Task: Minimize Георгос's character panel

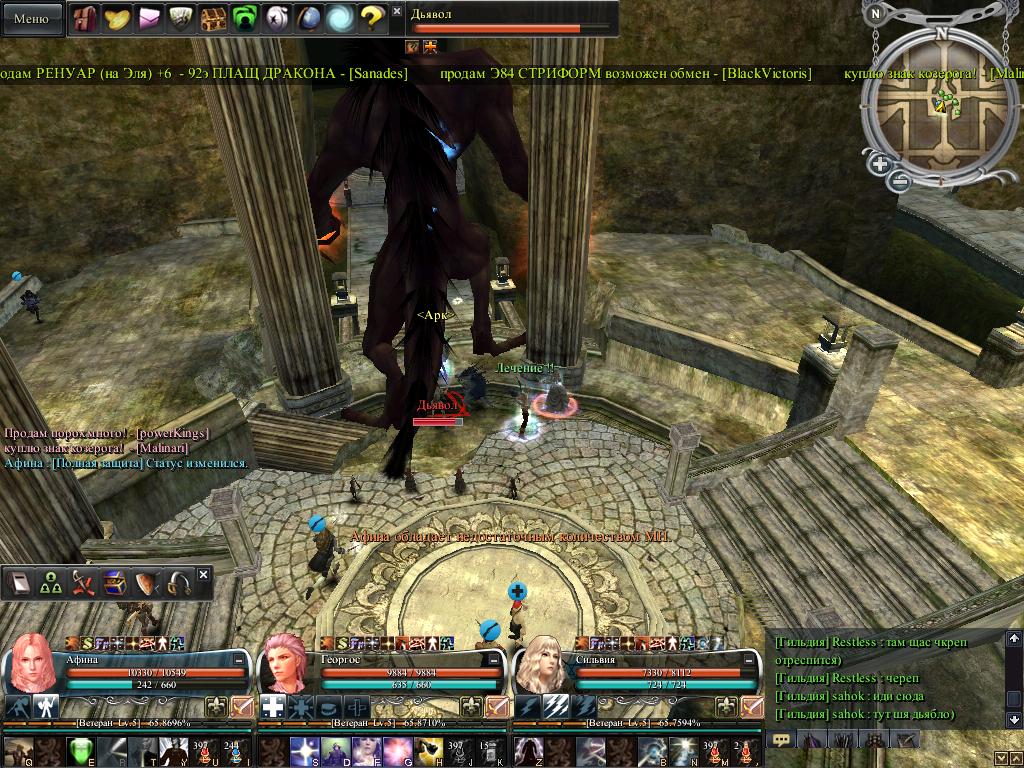Action: [x=495, y=660]
